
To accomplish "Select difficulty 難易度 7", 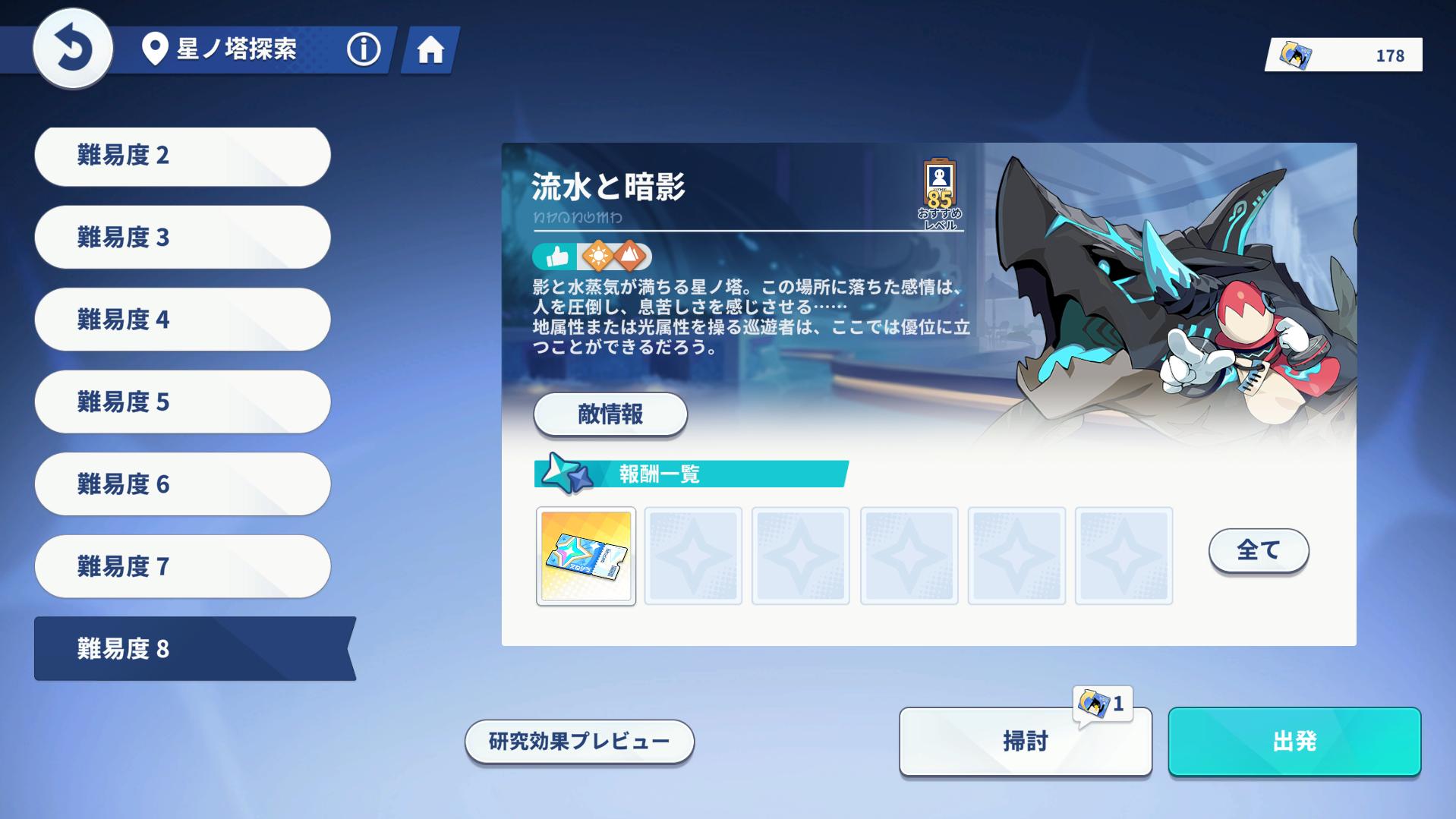I will click(x=182, y=565).
